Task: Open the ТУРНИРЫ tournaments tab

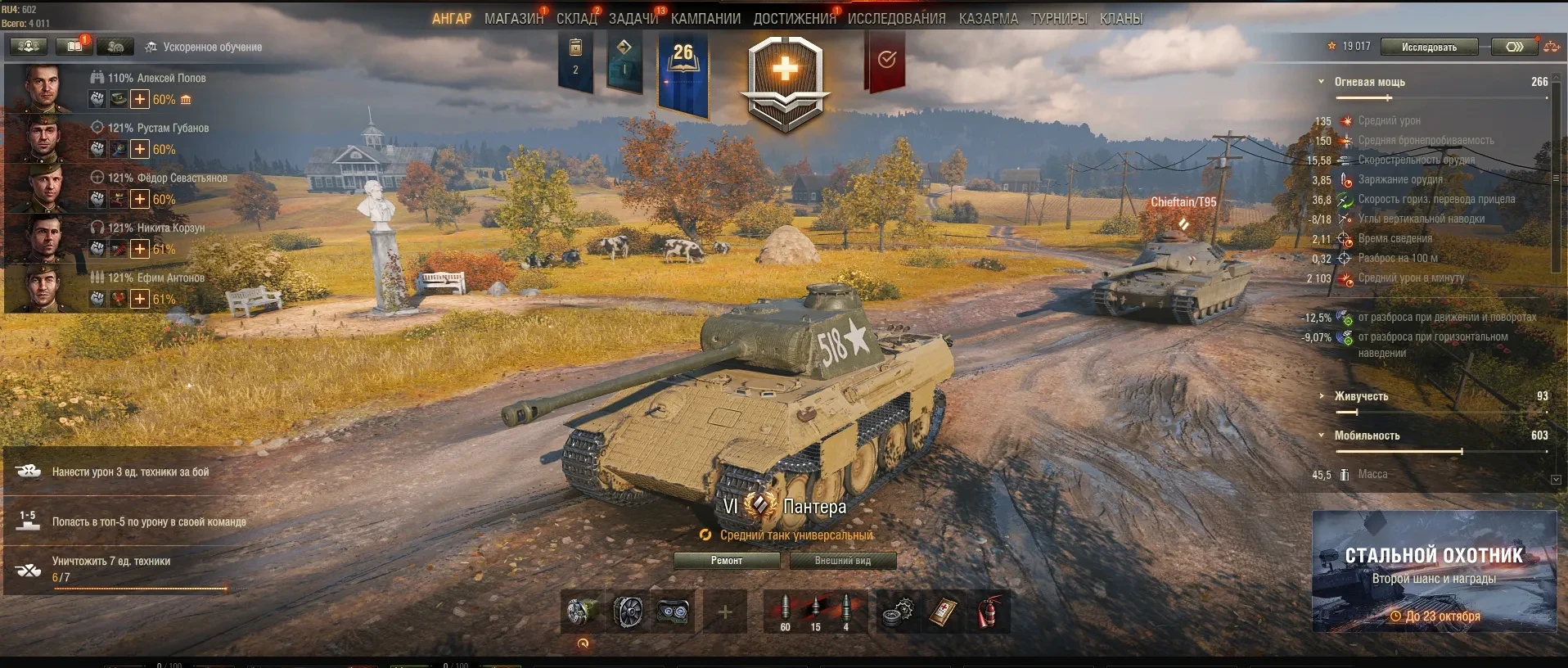Action: (x=1059, y=19)
